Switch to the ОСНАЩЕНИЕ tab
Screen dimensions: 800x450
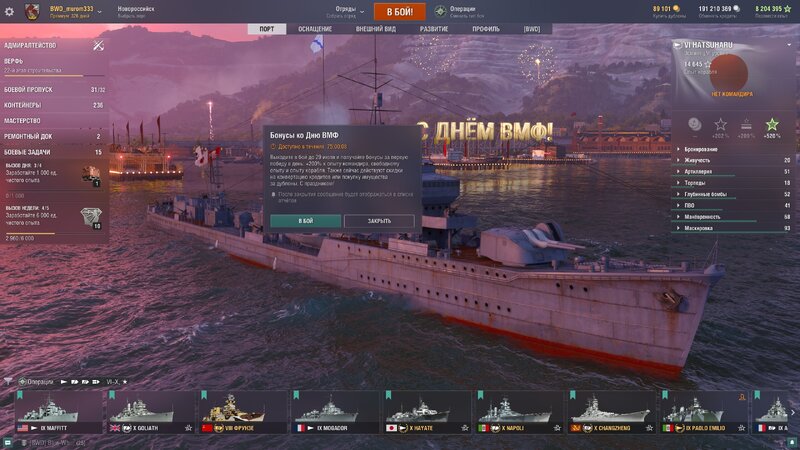318,29
